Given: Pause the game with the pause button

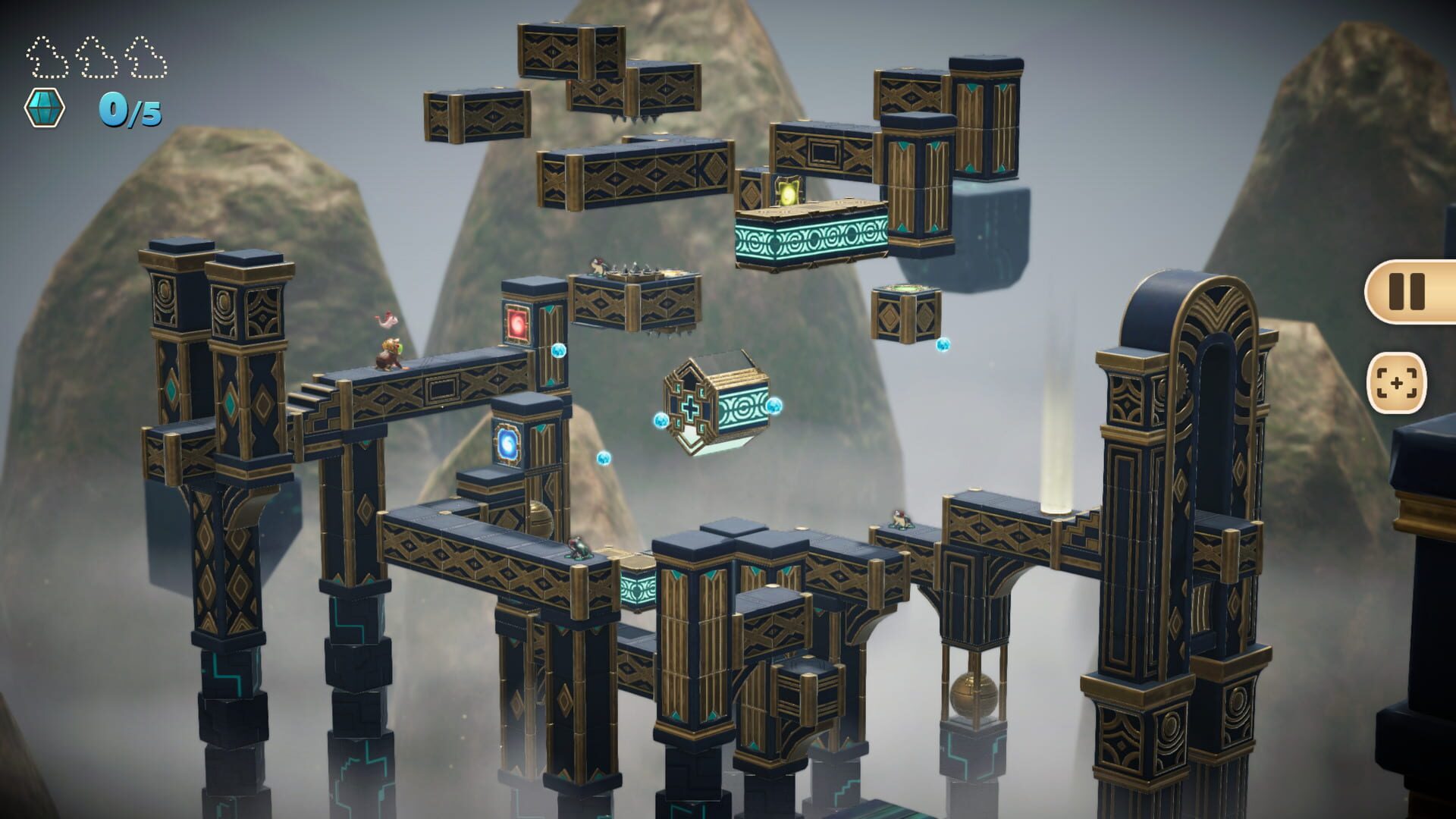Looking at the screenshot, I should pos(1407,291).
